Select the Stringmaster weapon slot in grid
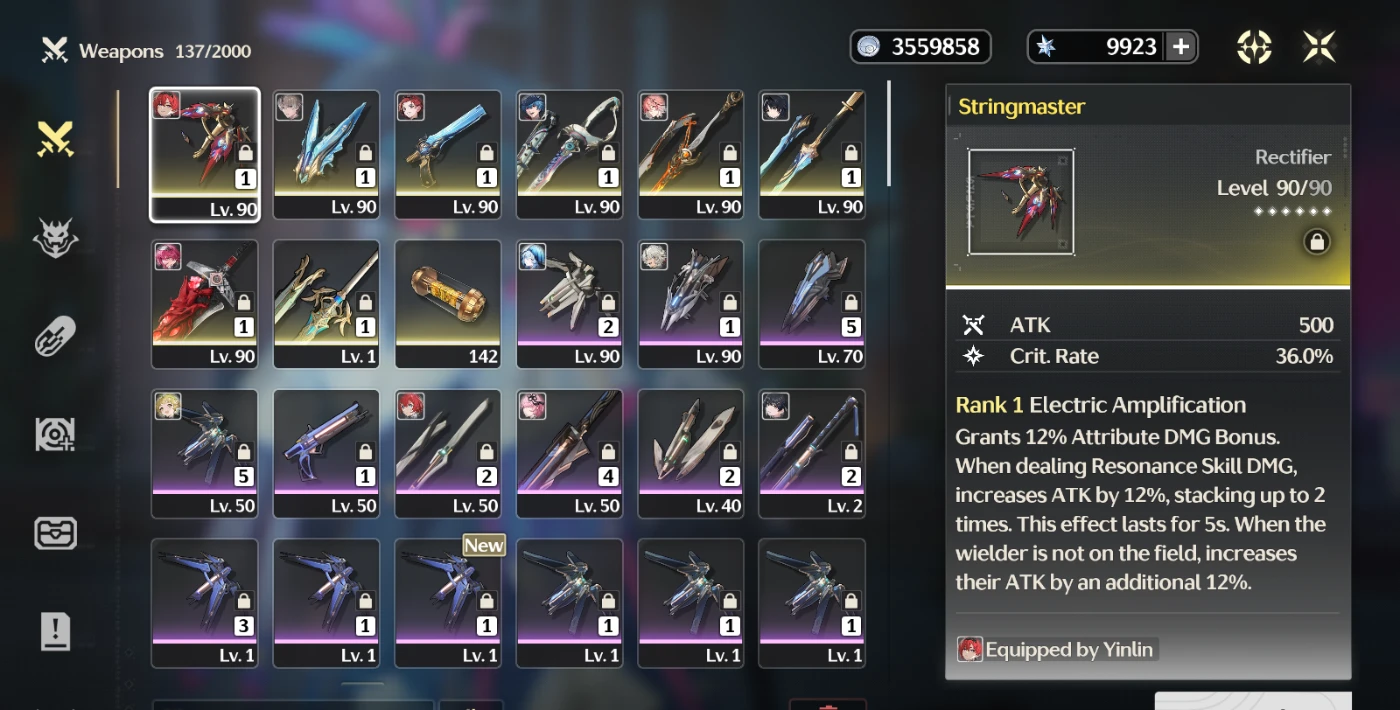 tap(205, 154)
